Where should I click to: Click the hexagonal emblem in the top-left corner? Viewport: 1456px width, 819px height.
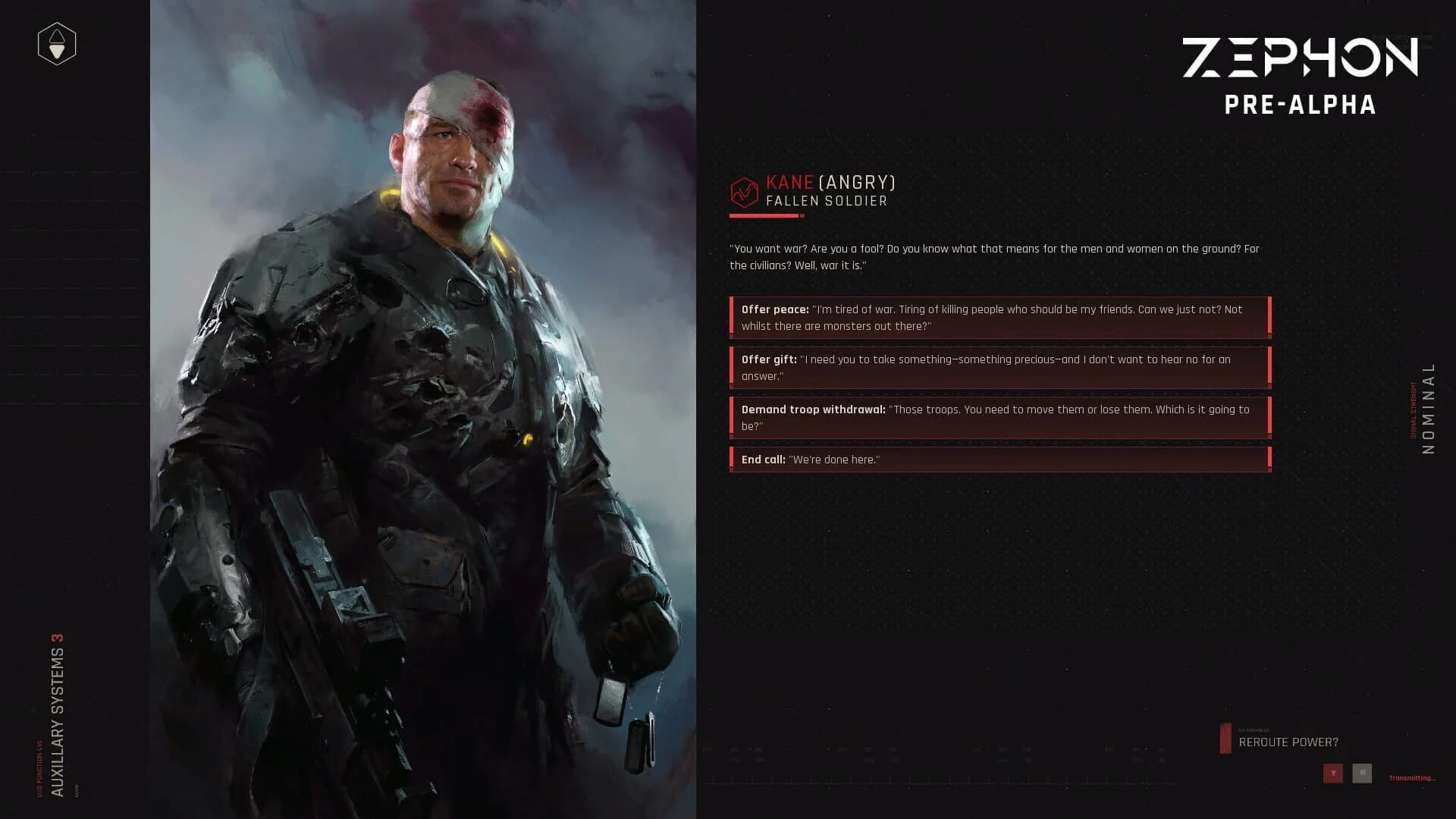(x=56, y=44)
